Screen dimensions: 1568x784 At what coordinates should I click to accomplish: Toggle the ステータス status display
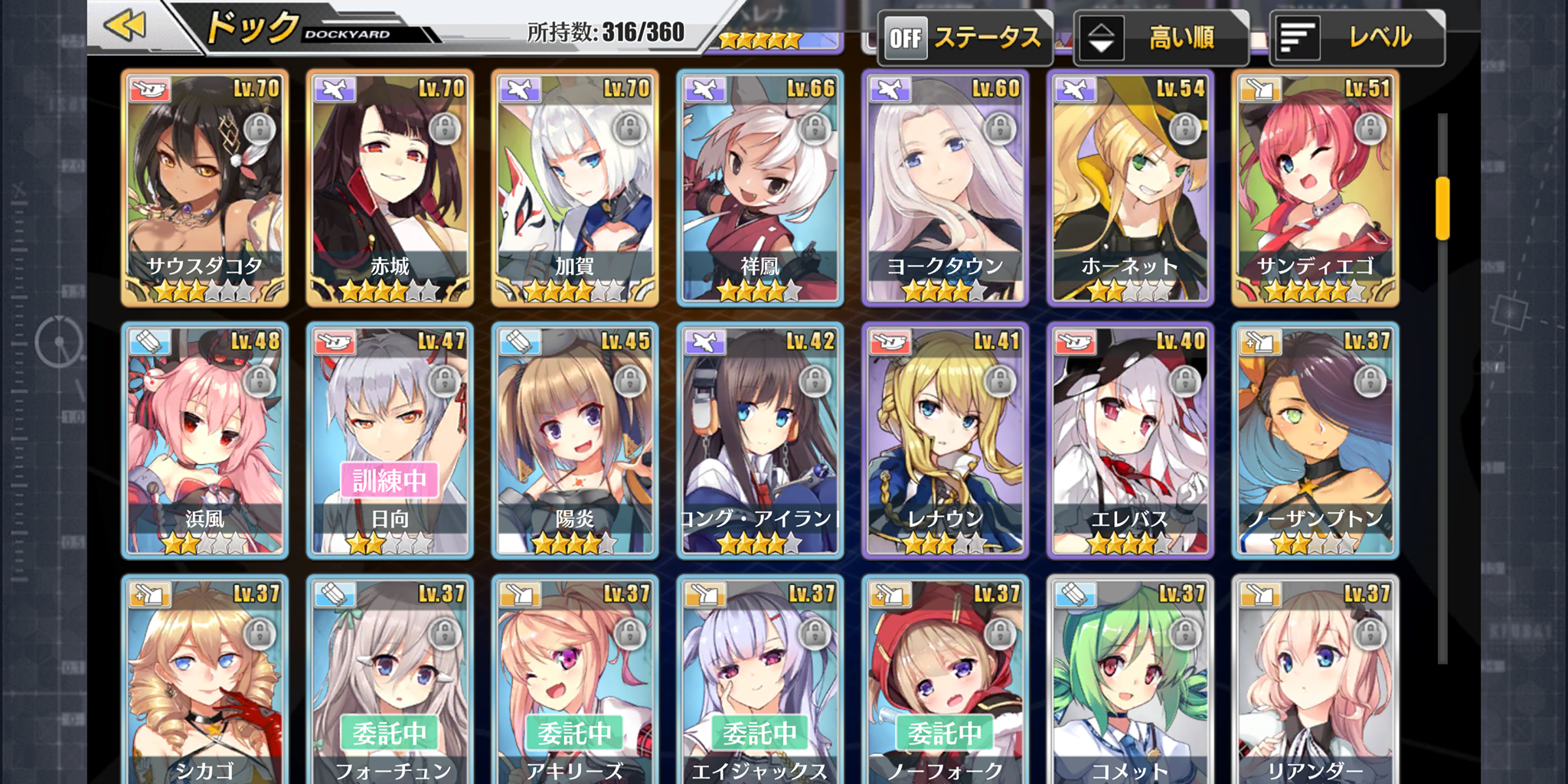pos(965,38)
